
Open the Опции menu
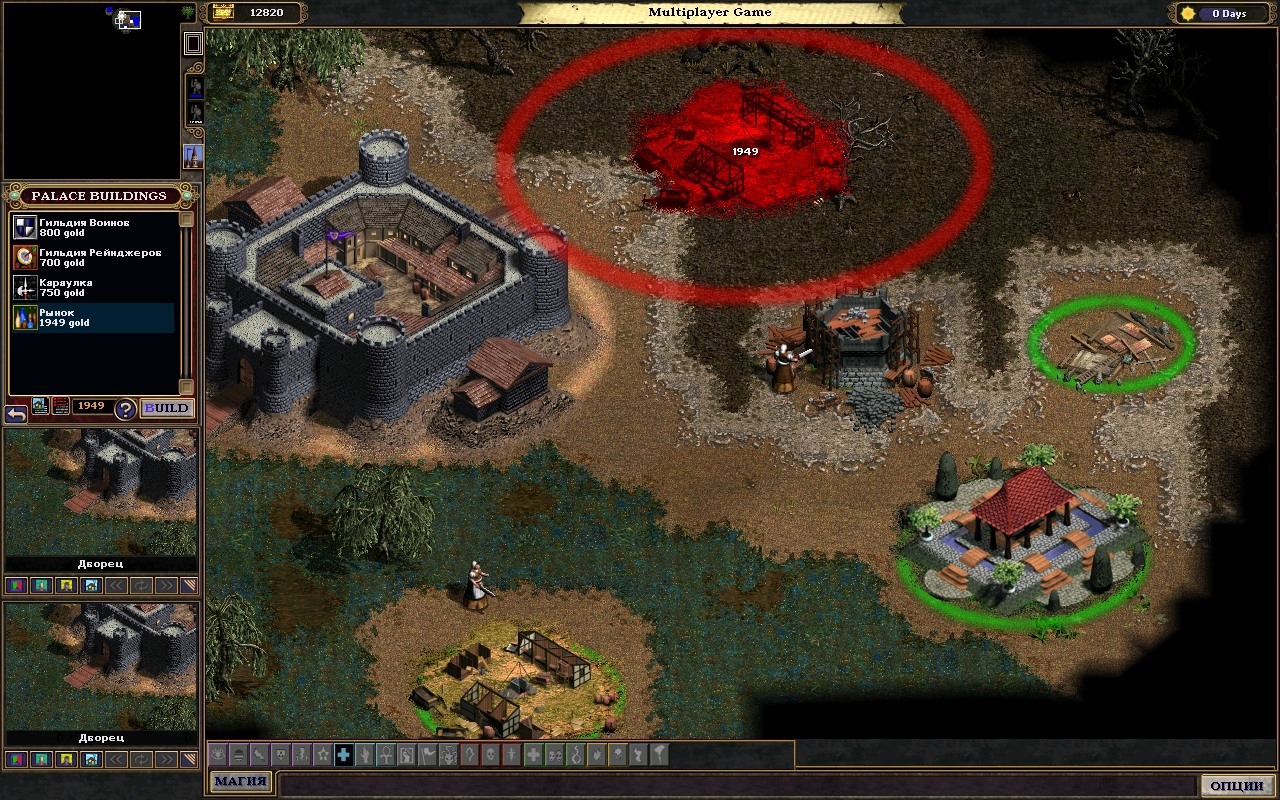1237,786
